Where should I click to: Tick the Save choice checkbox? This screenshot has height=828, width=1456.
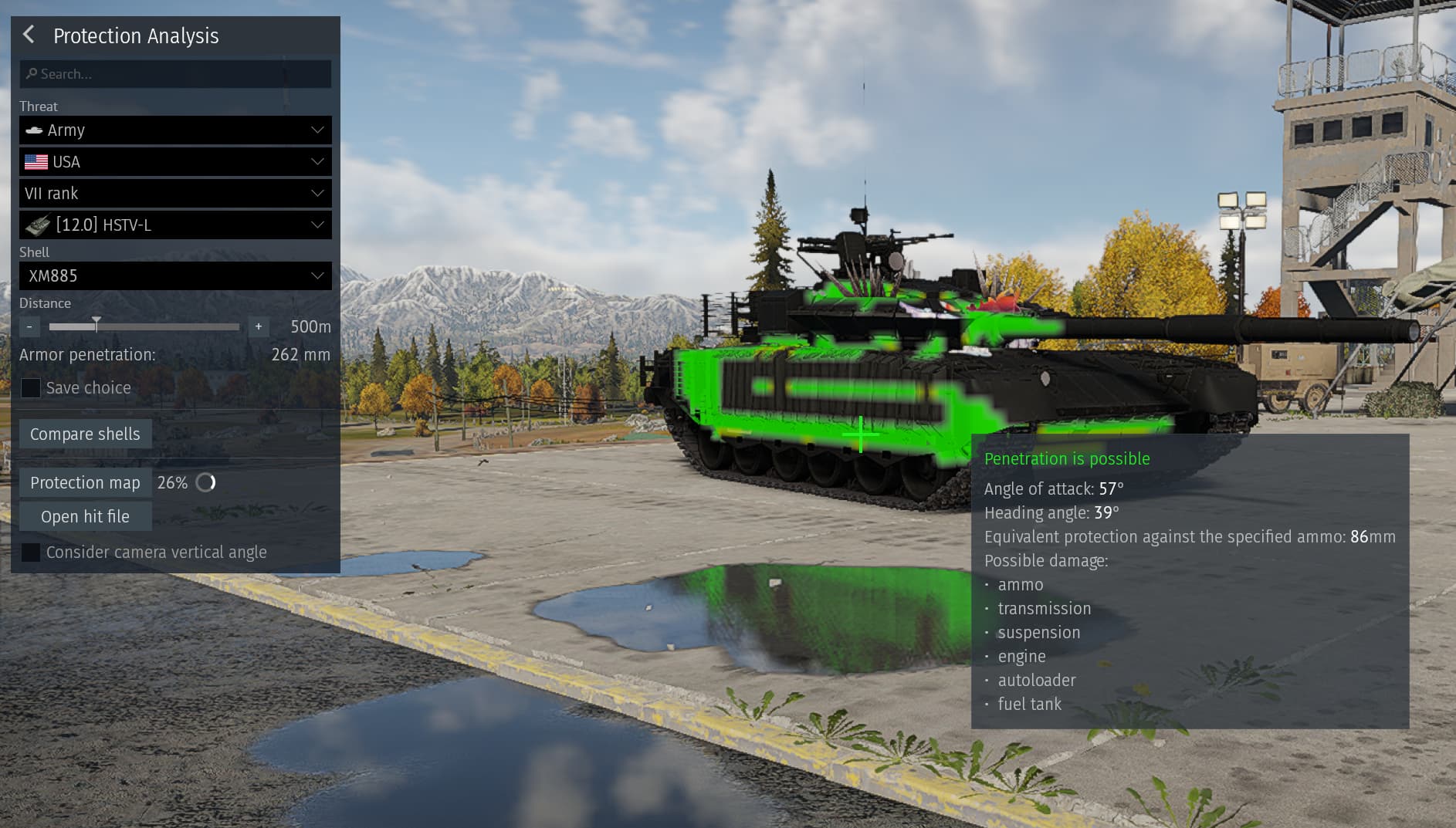coord(31,388)
